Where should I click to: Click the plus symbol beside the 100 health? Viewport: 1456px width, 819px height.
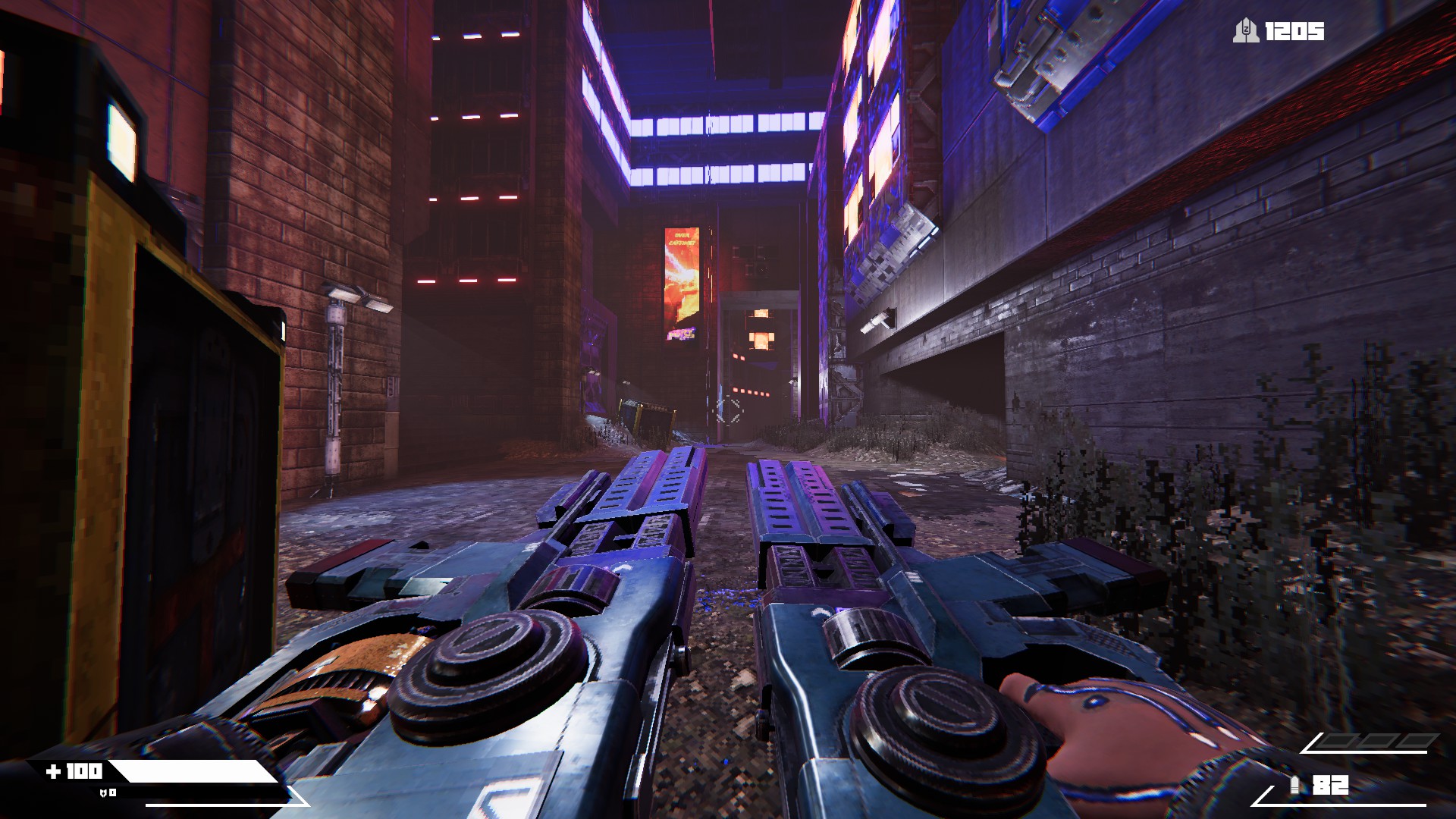tap(55, 769)
